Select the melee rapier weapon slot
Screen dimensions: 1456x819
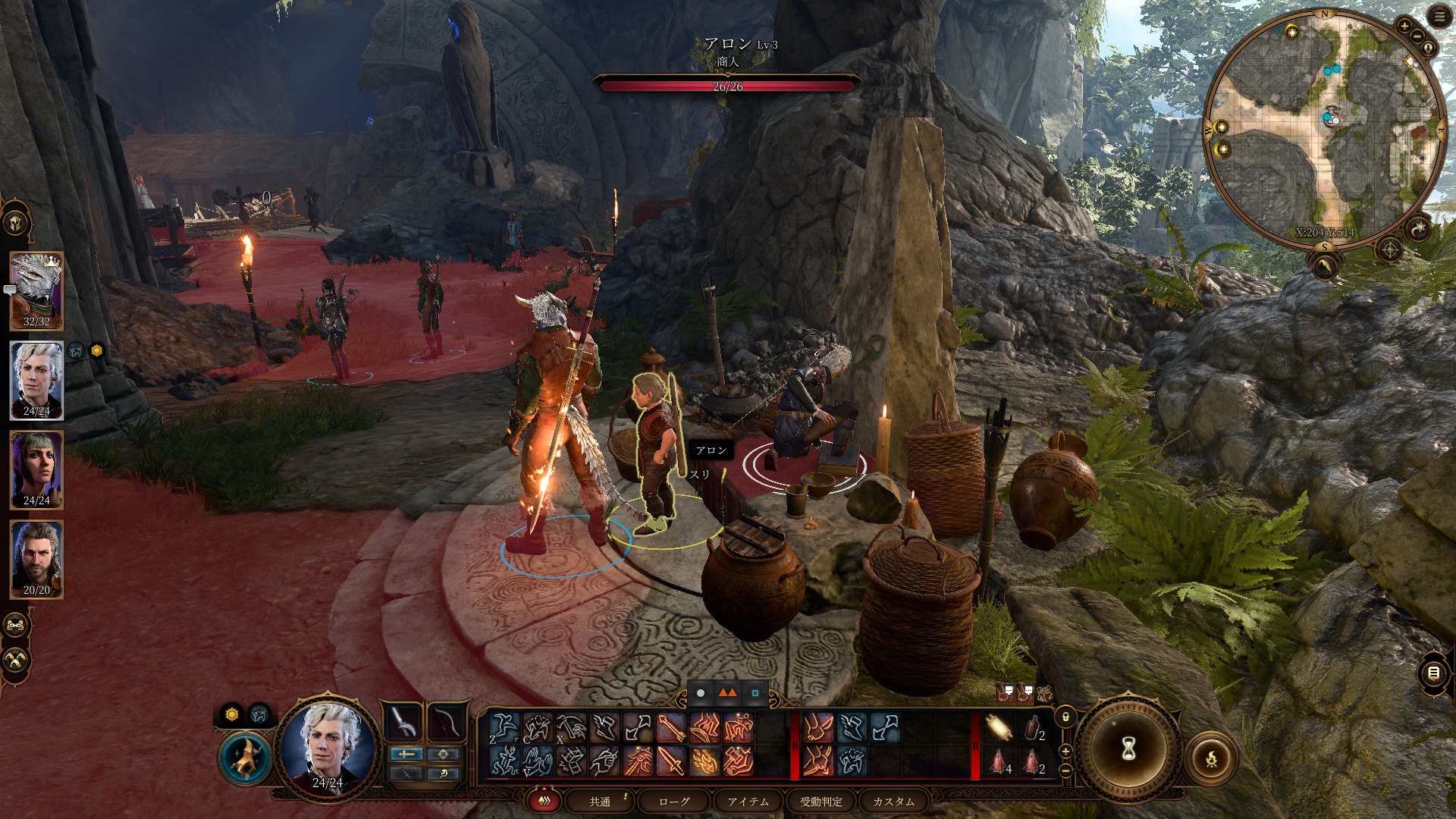(404, 723)
